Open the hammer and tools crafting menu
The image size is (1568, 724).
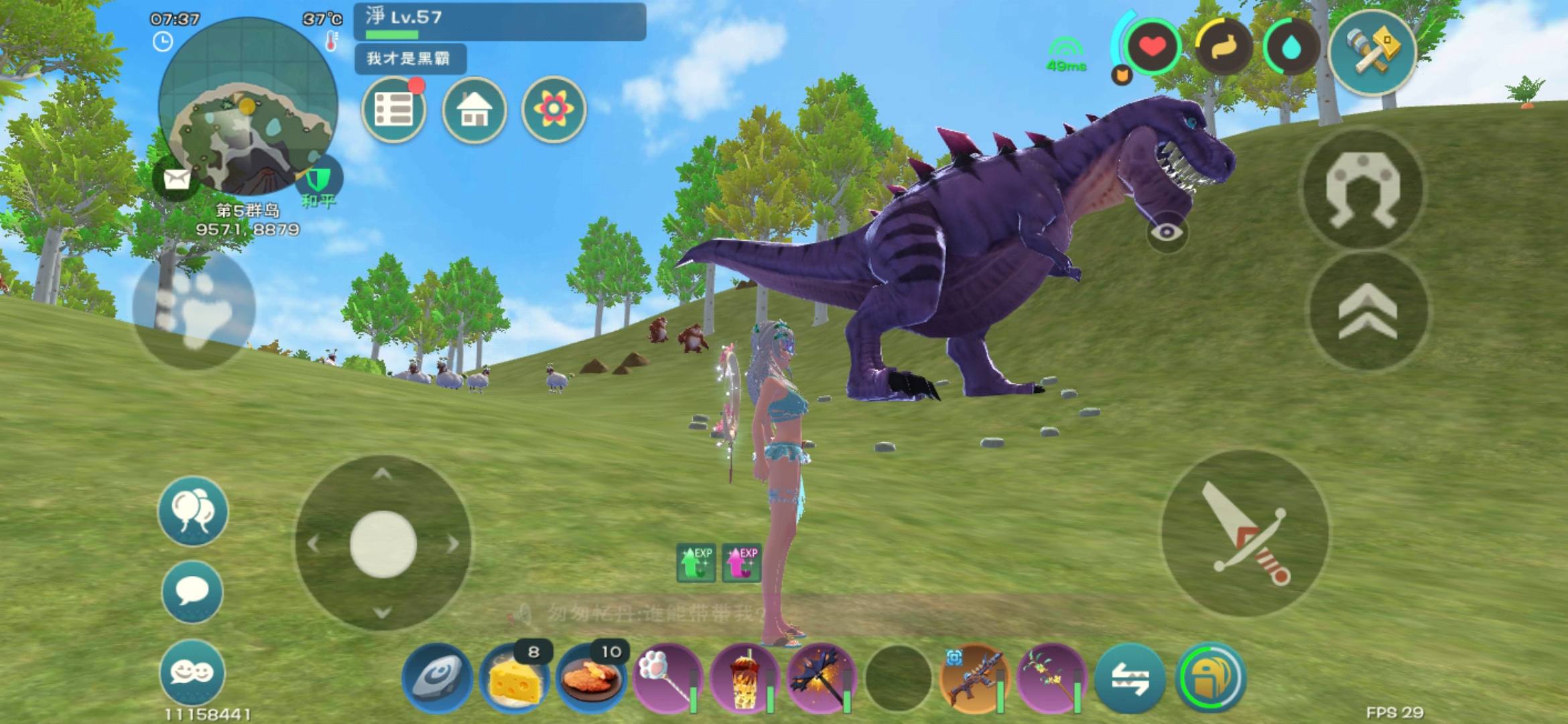click(1372, 52)
